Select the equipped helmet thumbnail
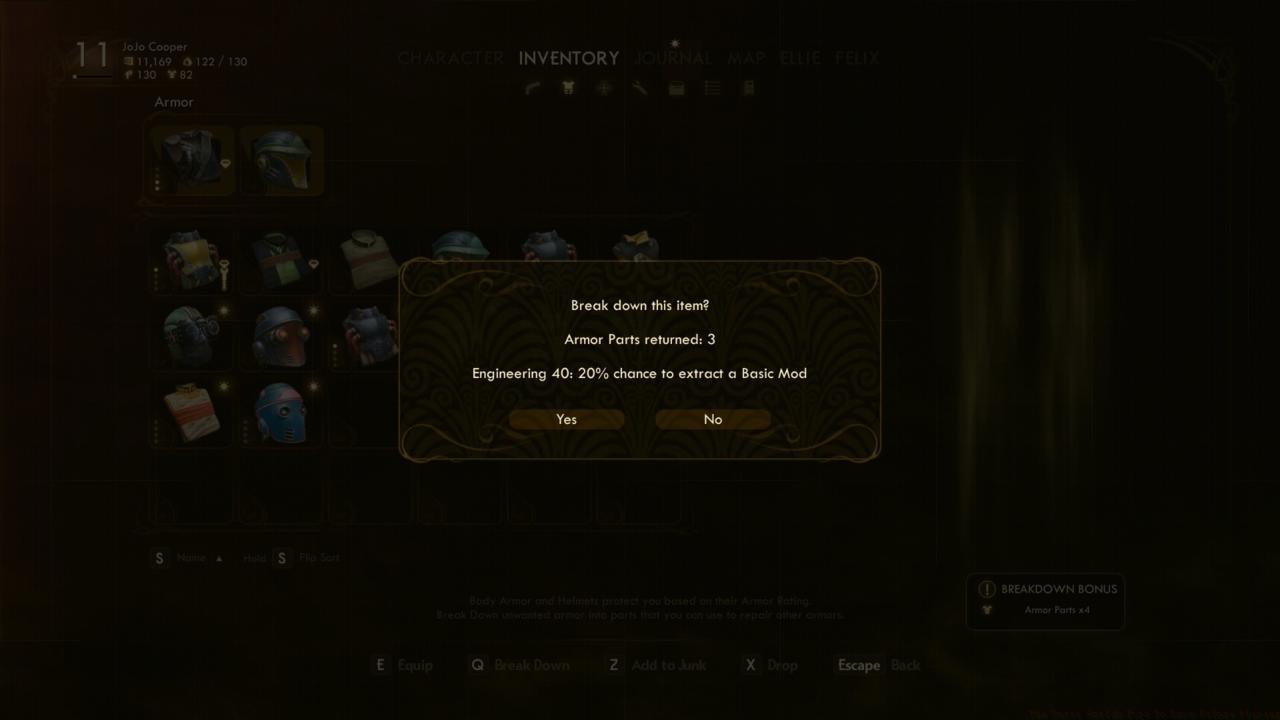1280x720 pixels. point(281,160)
